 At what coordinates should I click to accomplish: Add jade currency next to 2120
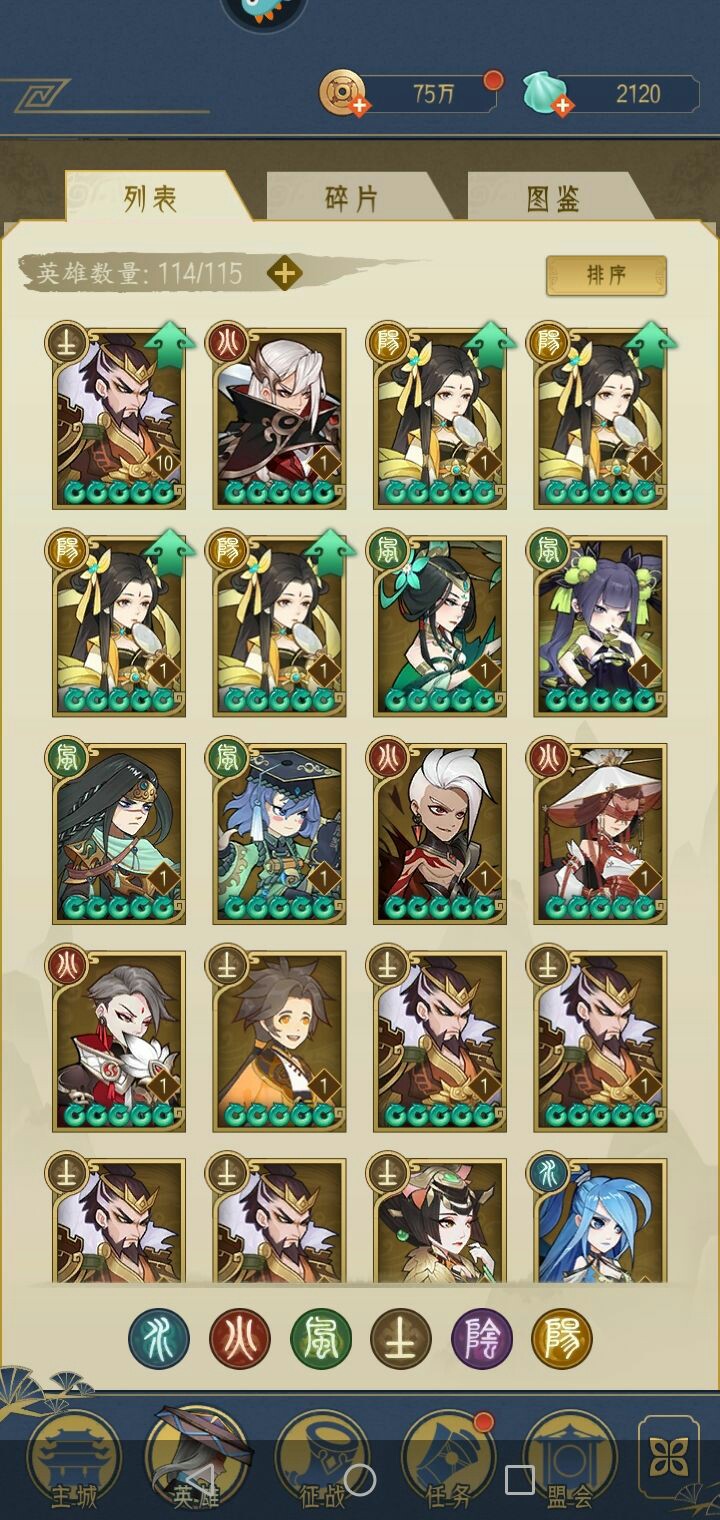[562, 104]
